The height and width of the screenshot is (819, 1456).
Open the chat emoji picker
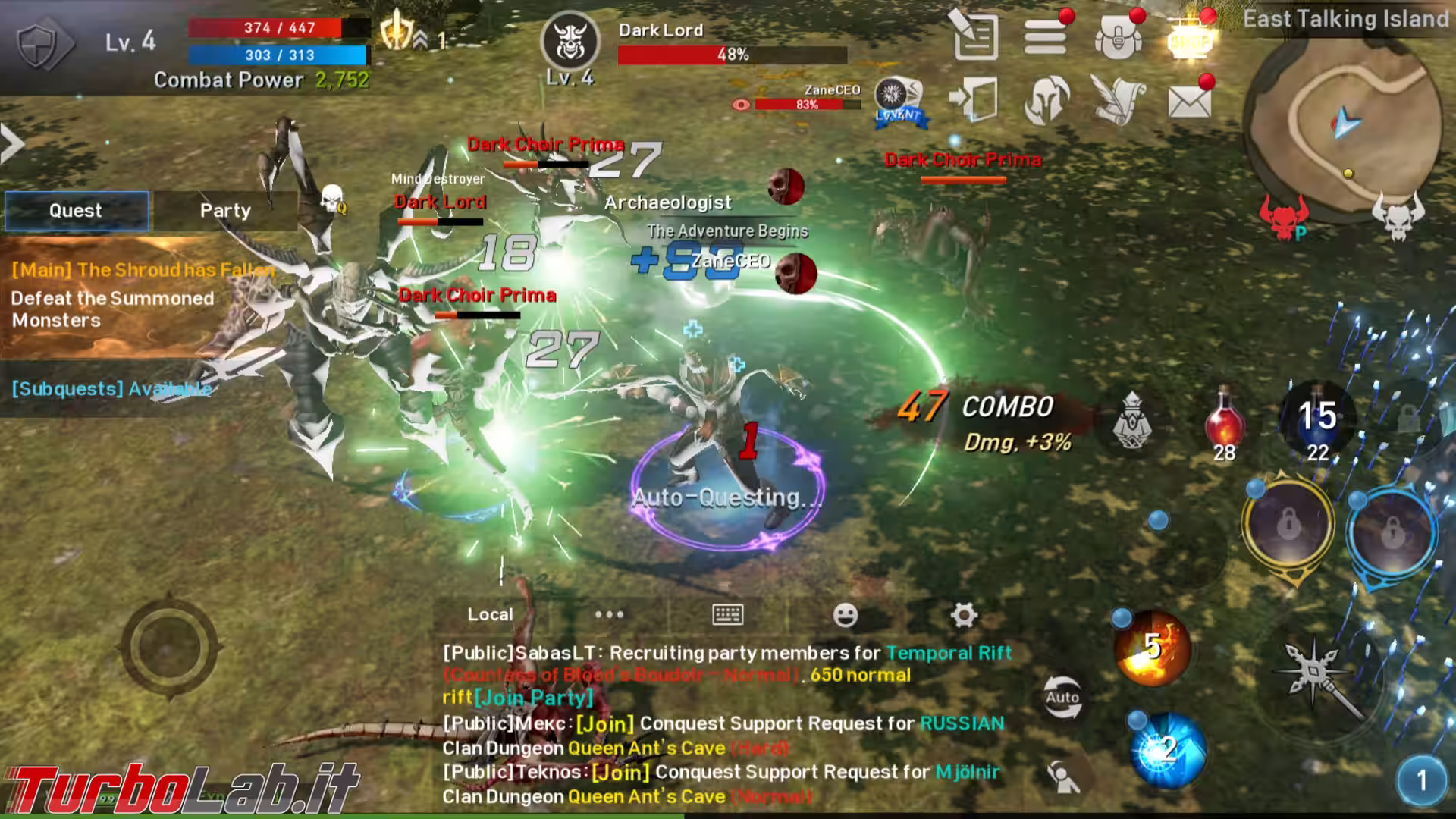pyautogui.click(x=845, y=615)
